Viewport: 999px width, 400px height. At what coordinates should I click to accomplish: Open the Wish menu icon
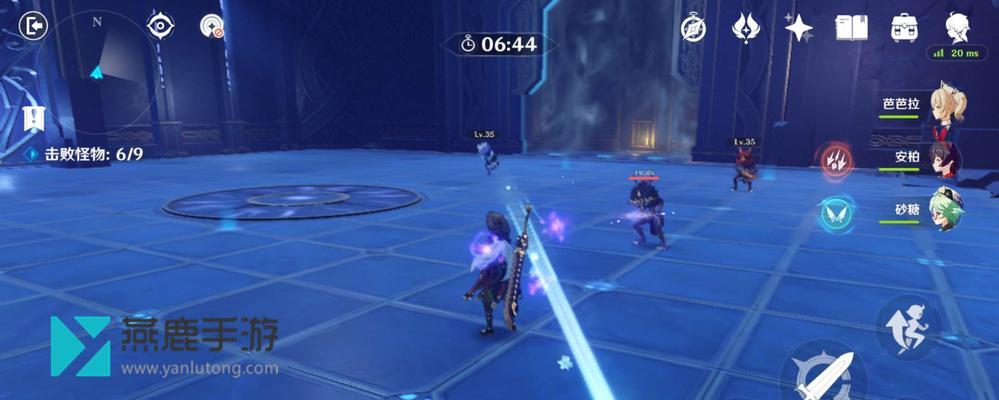click(746, 28)
